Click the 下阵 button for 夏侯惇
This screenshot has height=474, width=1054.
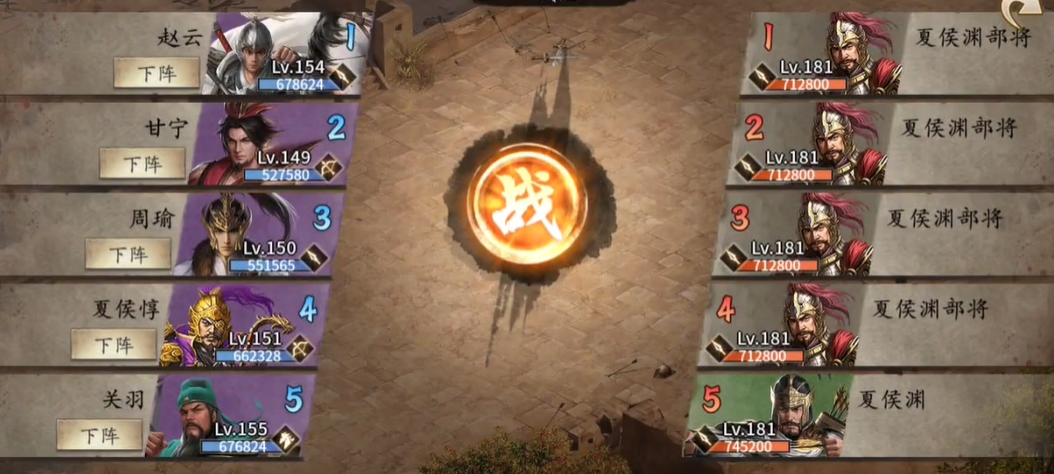[x=114, y=344]
